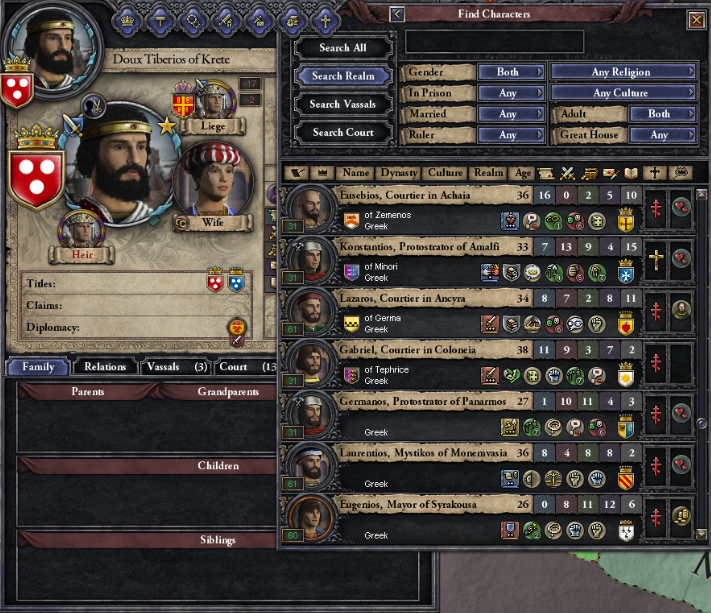The height and width of the screenshot is (613, 711).
Task: Open the Any Culture dropdown
Action: click(622, 93)
